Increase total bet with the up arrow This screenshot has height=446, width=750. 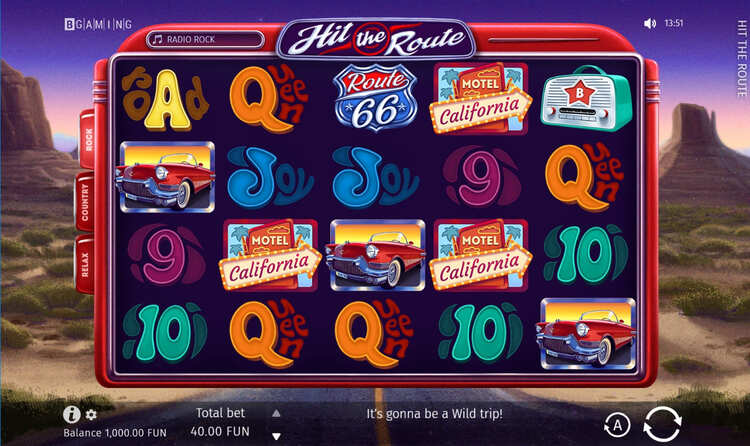click(x=277, y=412)
